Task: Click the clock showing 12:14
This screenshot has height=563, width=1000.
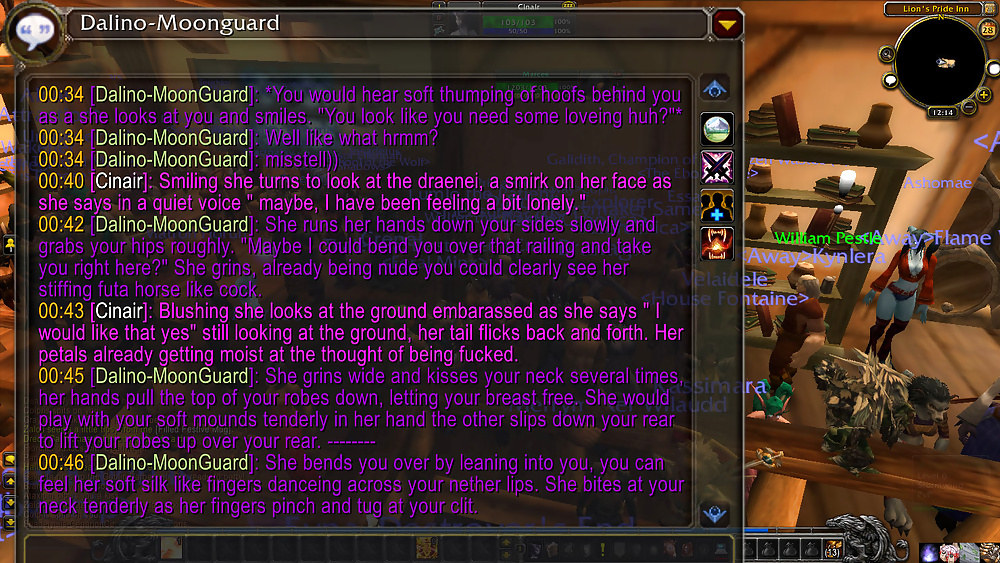Action: tap(943, 113)
